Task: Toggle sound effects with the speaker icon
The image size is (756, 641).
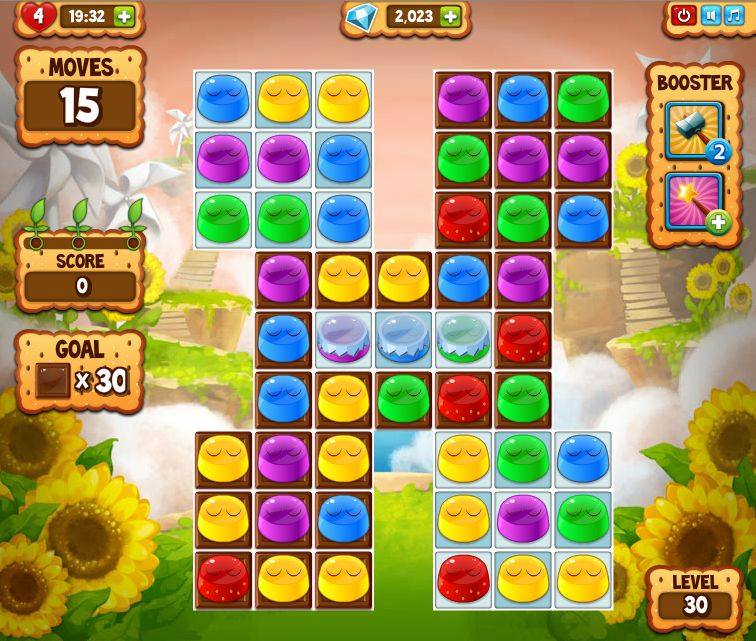Action: [x=710, y=15]
